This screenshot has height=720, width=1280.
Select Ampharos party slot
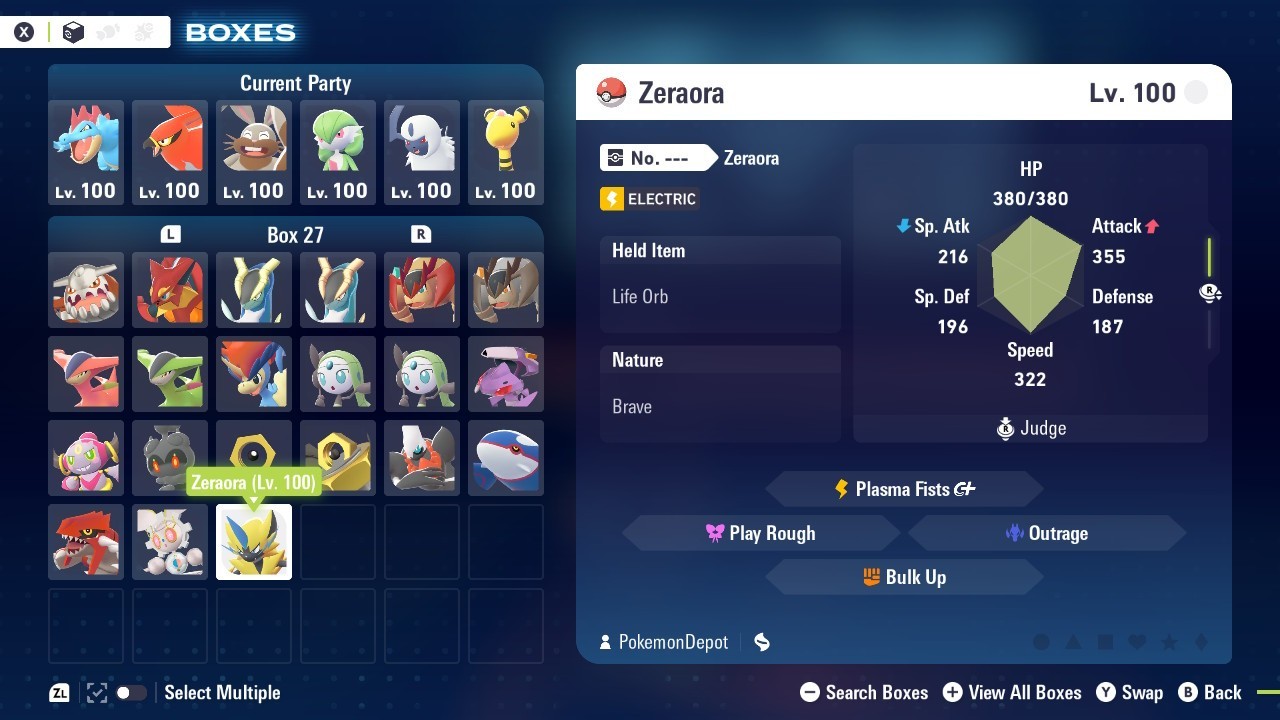tap(506, 151)
